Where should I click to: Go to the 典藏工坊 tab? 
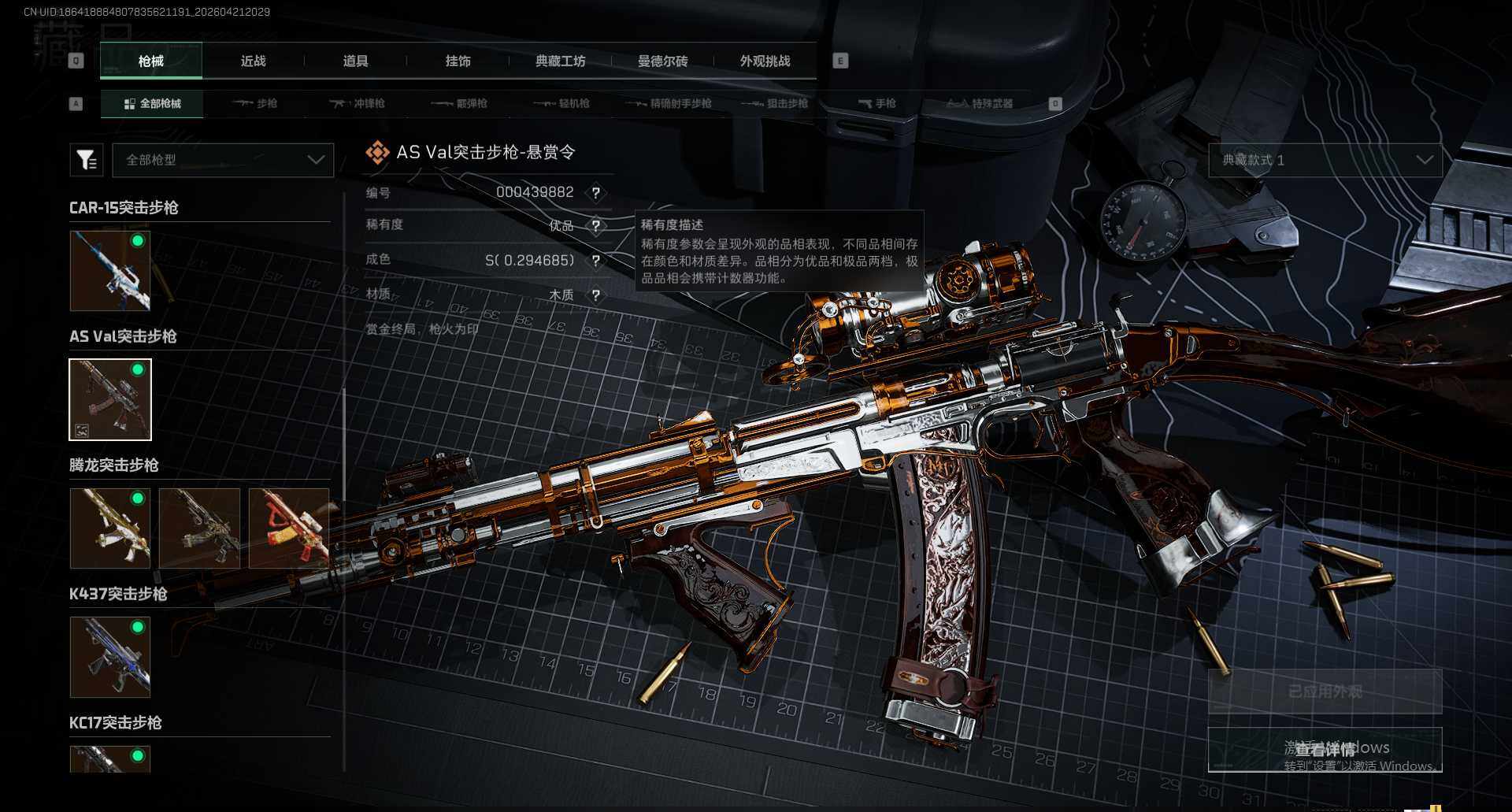(x=560, y=61)
